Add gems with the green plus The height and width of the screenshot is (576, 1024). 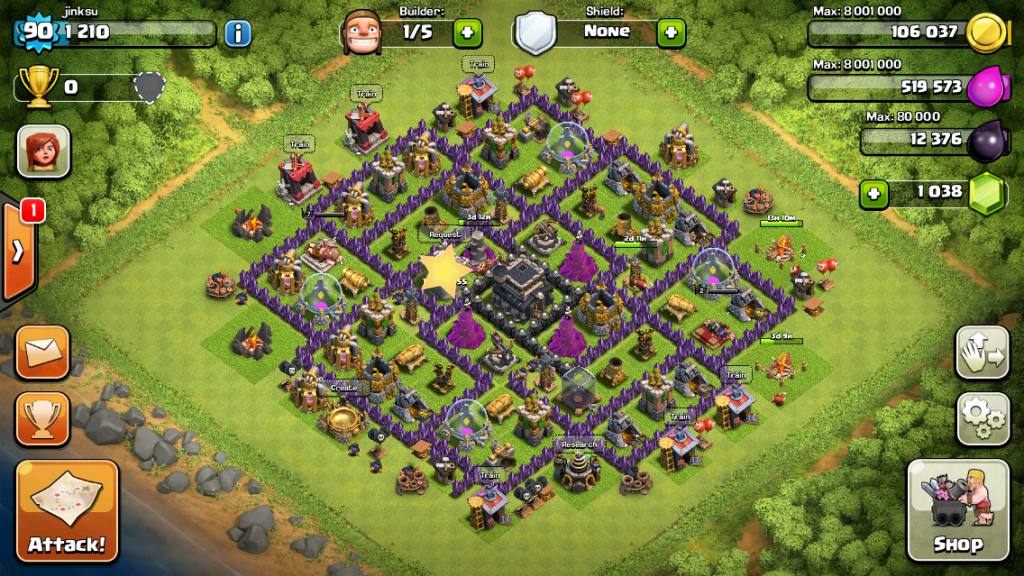pos(874,192)
